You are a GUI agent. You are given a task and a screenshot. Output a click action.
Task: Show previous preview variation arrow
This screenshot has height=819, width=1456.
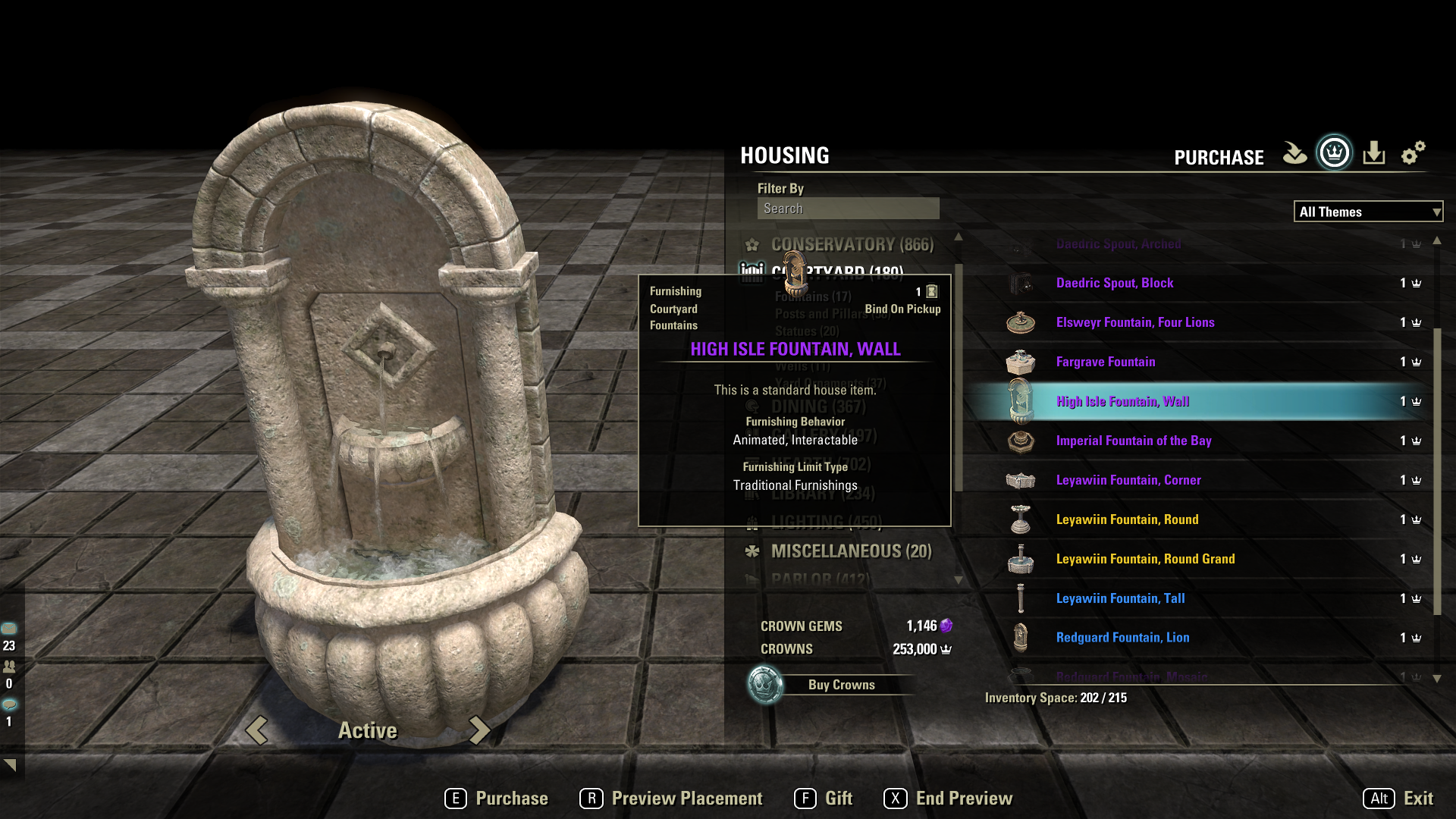(257, 730)
